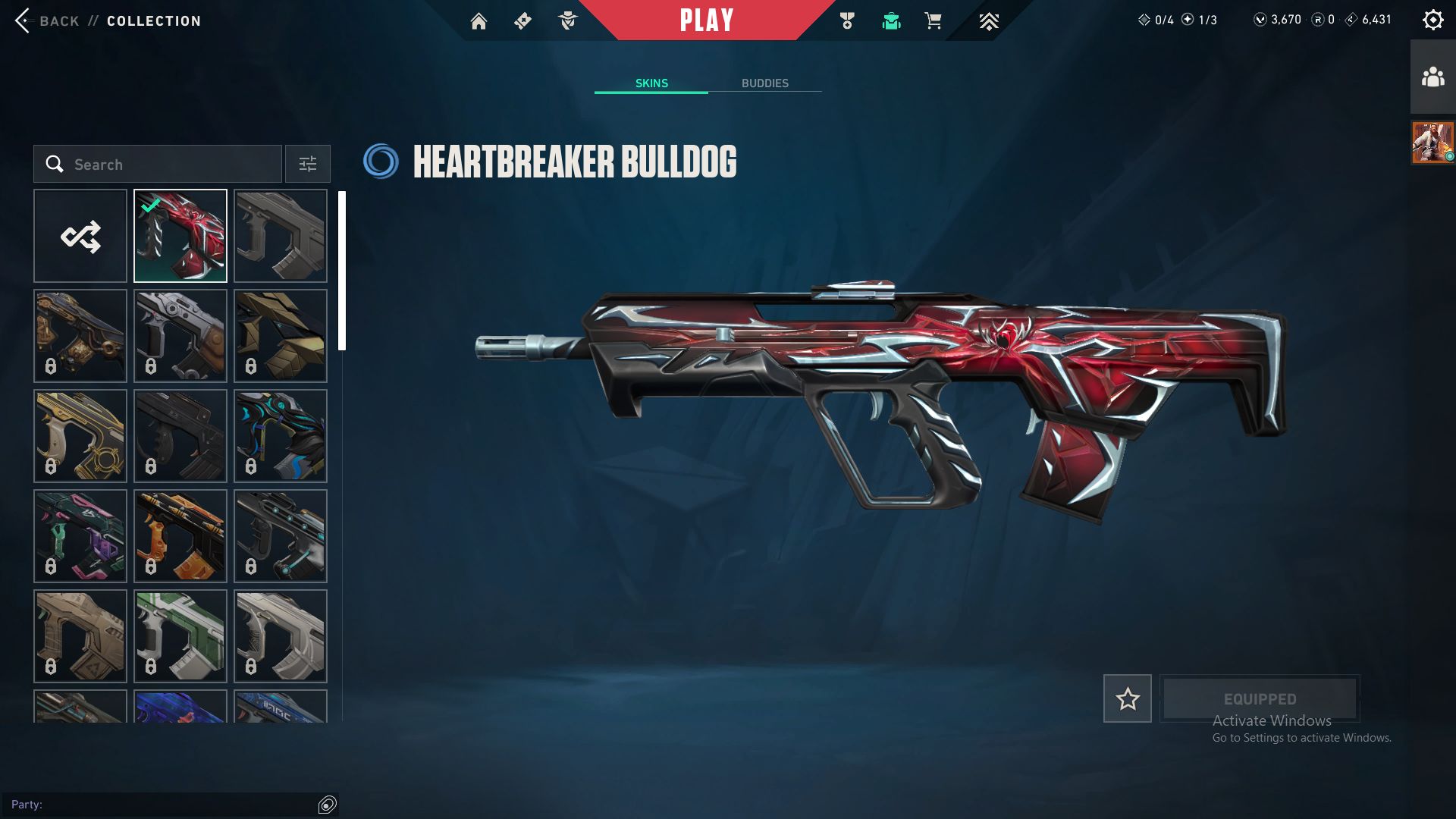Image resolution: width=1456 pixels, height=819 pixels.
Task: Open the store cart icon
Action: pos(933,21)
